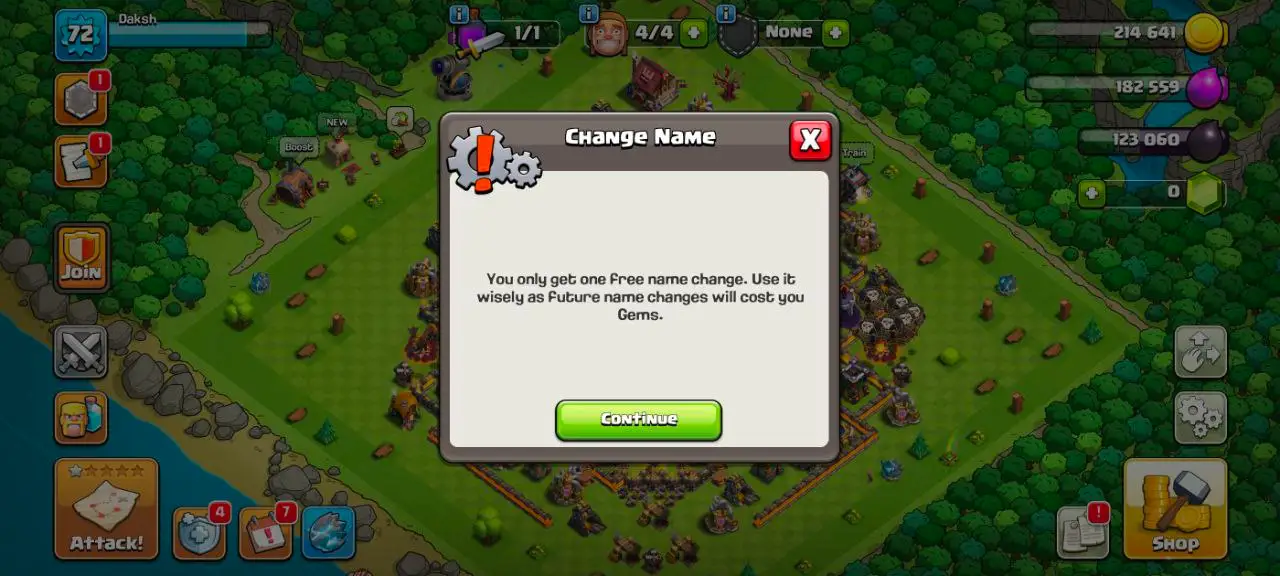This screenshot has width=1280, height=576.
Task: Close the Change Name dialog
Action: coord(810,140)
